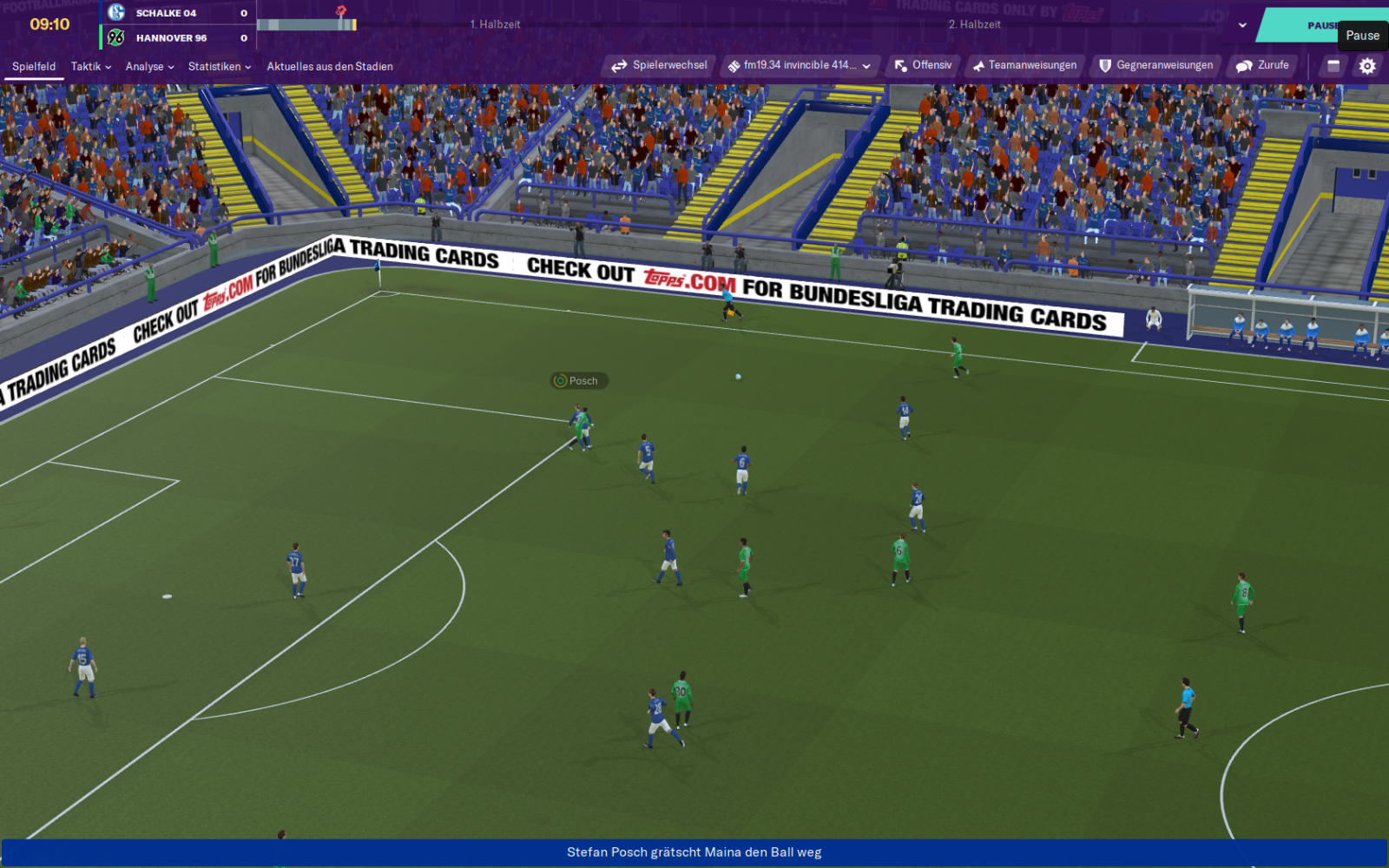Screen dimensions: 1389x868
Task: Click the Hannover 96 team name
Action: coord(171,38)
